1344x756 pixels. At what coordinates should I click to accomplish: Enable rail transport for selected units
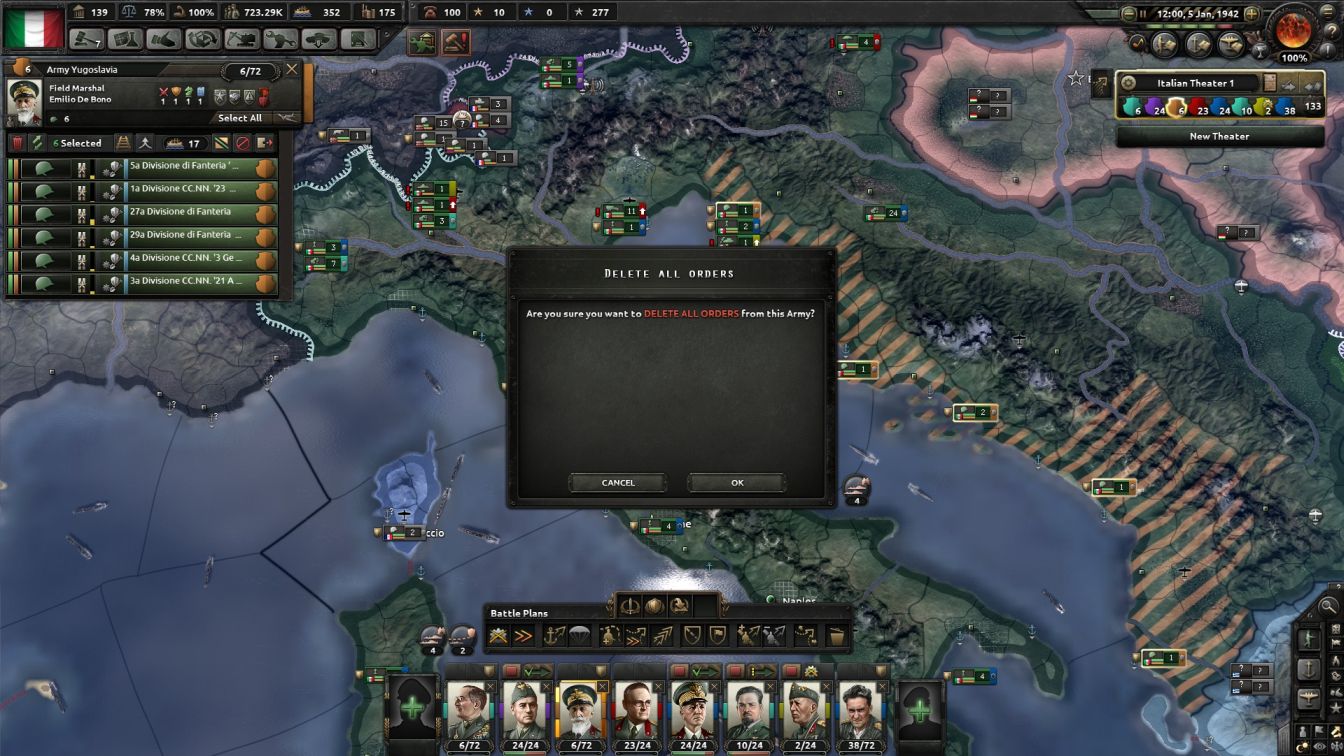122,143
